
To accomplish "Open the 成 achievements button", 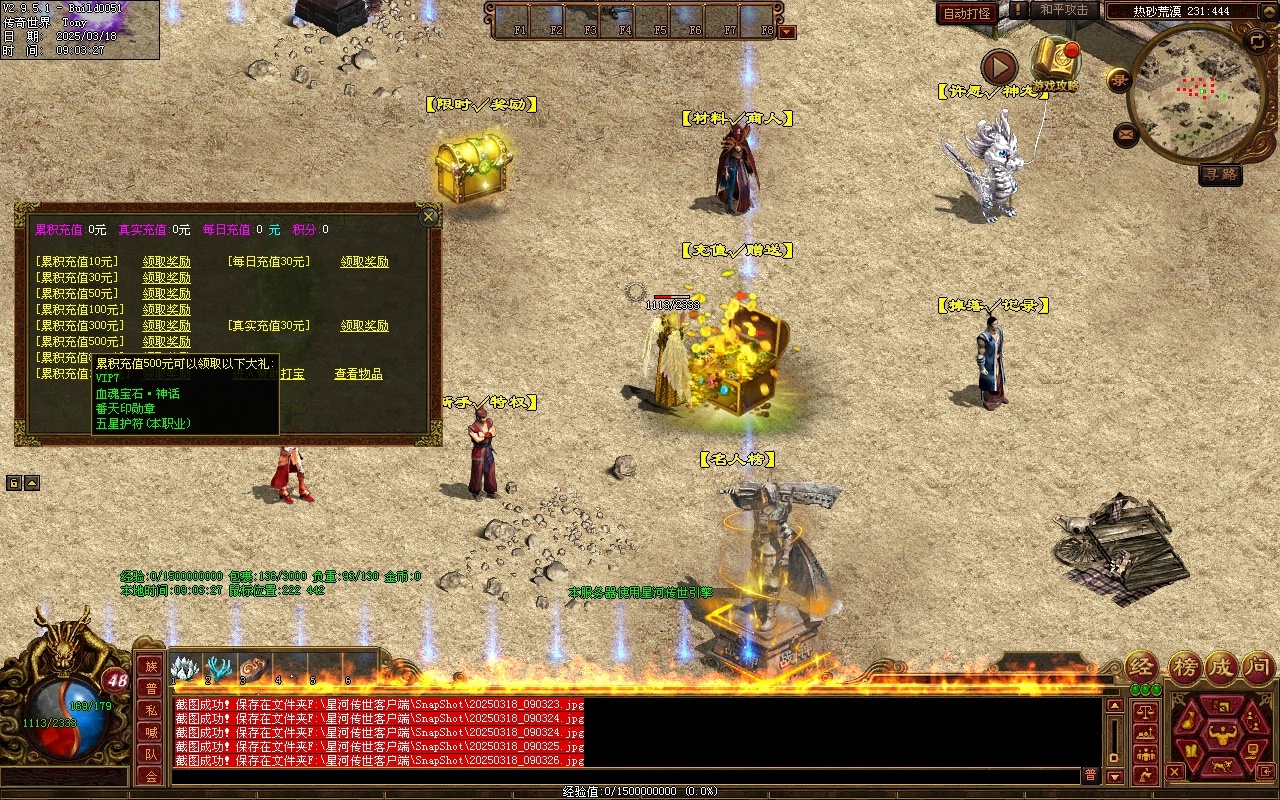I will 1221,667.
